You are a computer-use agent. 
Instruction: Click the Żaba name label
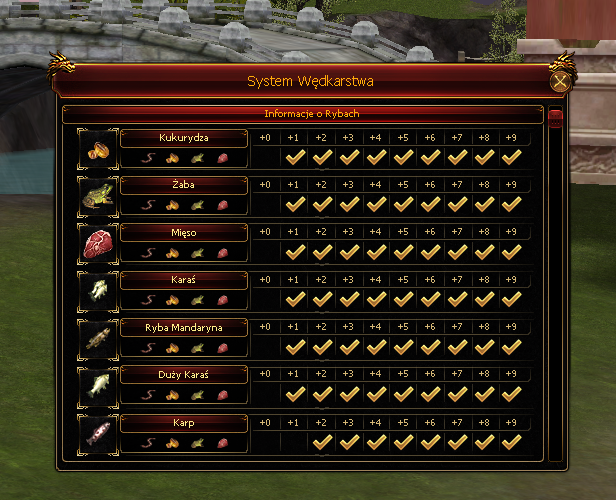click(184, 184)
